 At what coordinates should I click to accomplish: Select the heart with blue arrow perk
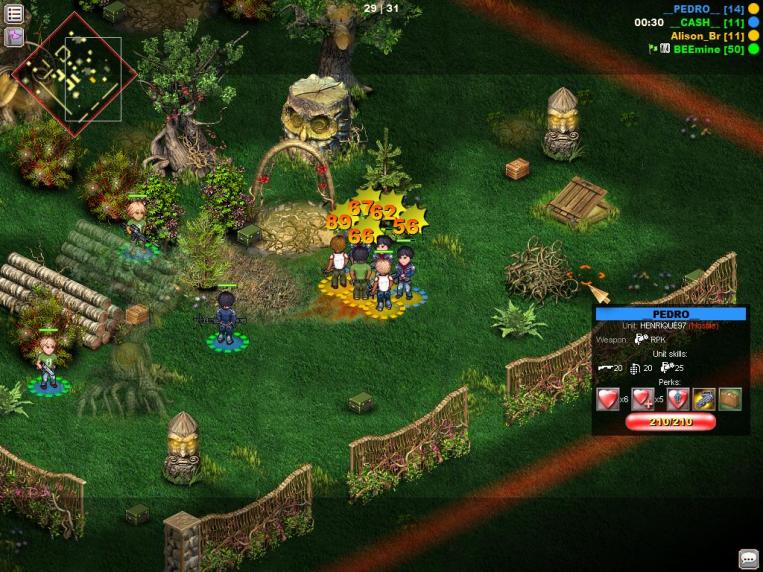[678, 400]
